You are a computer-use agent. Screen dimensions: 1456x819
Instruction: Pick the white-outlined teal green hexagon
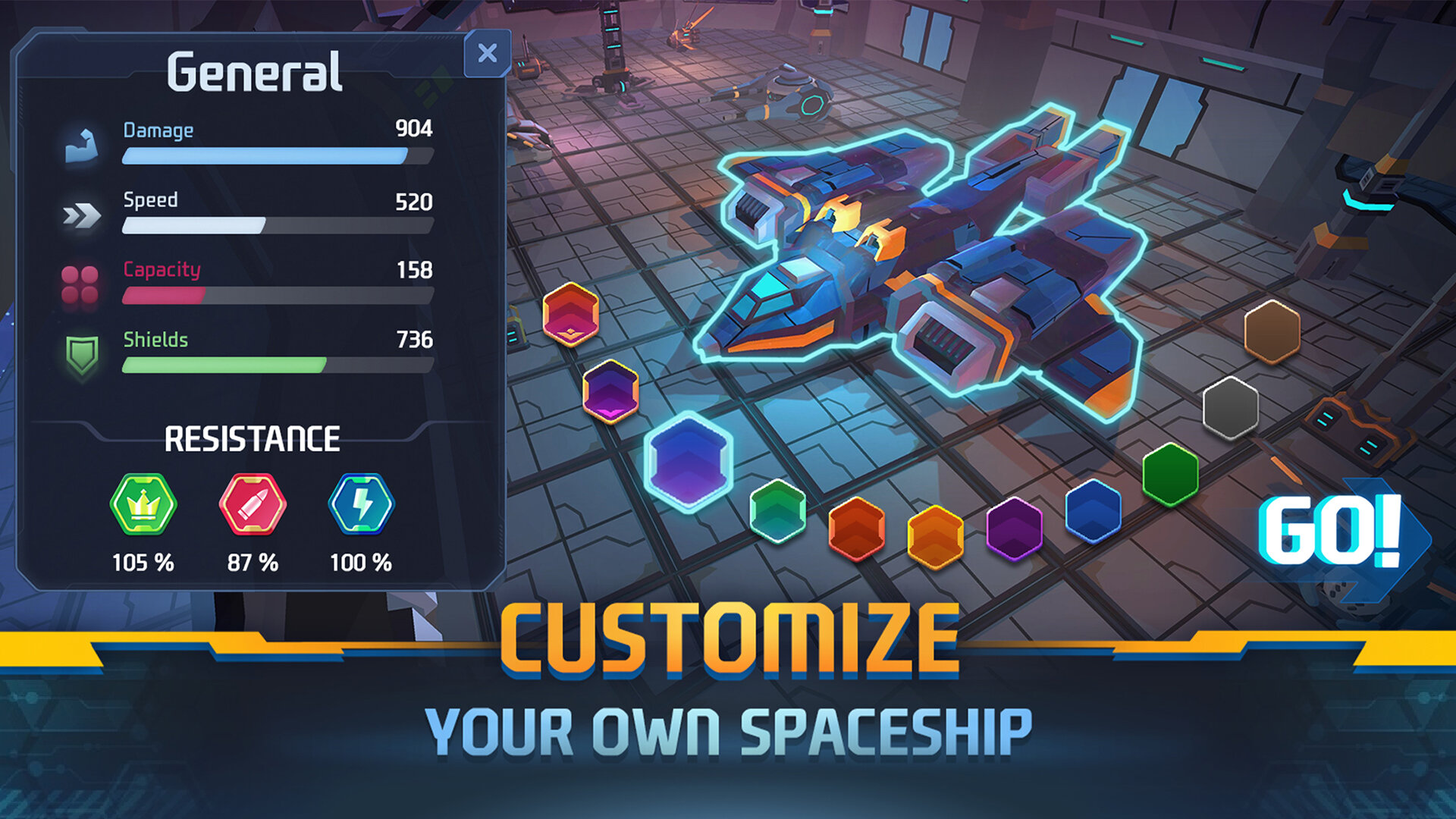pos(777,511)
